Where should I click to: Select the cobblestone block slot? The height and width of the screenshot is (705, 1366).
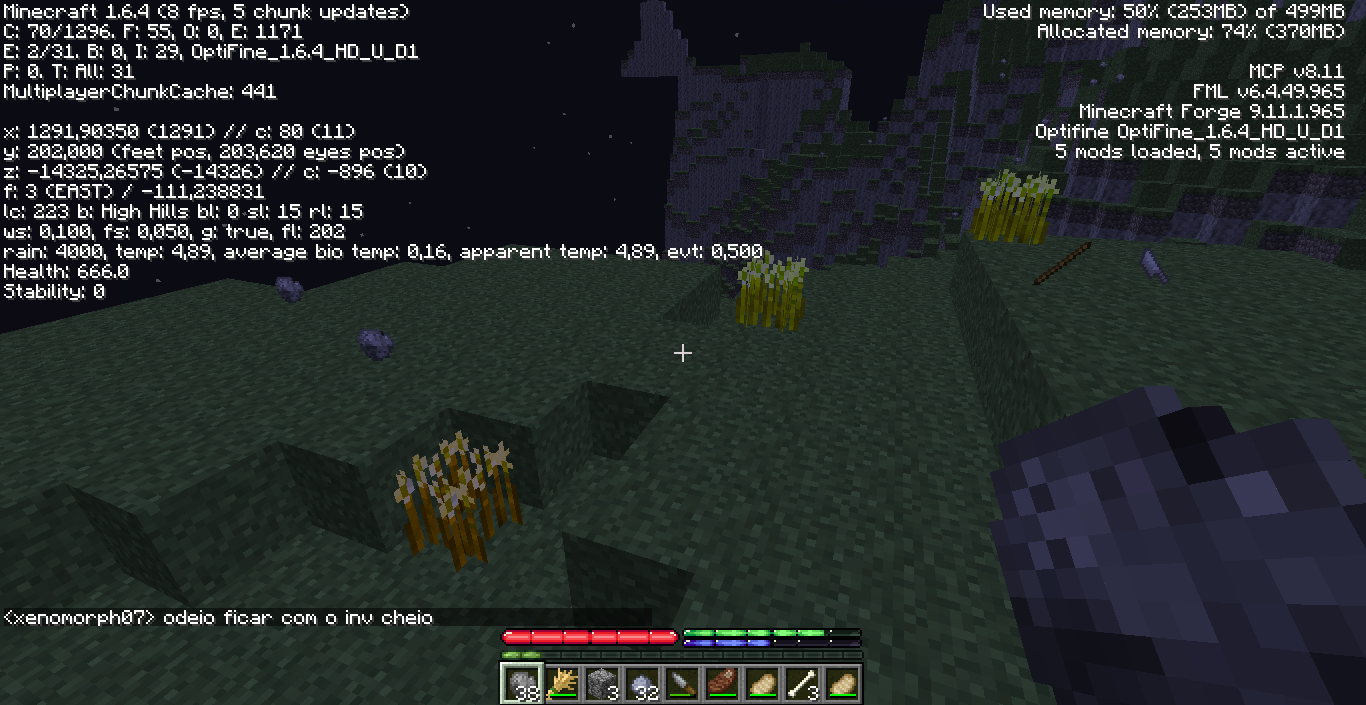pos(602,683)
